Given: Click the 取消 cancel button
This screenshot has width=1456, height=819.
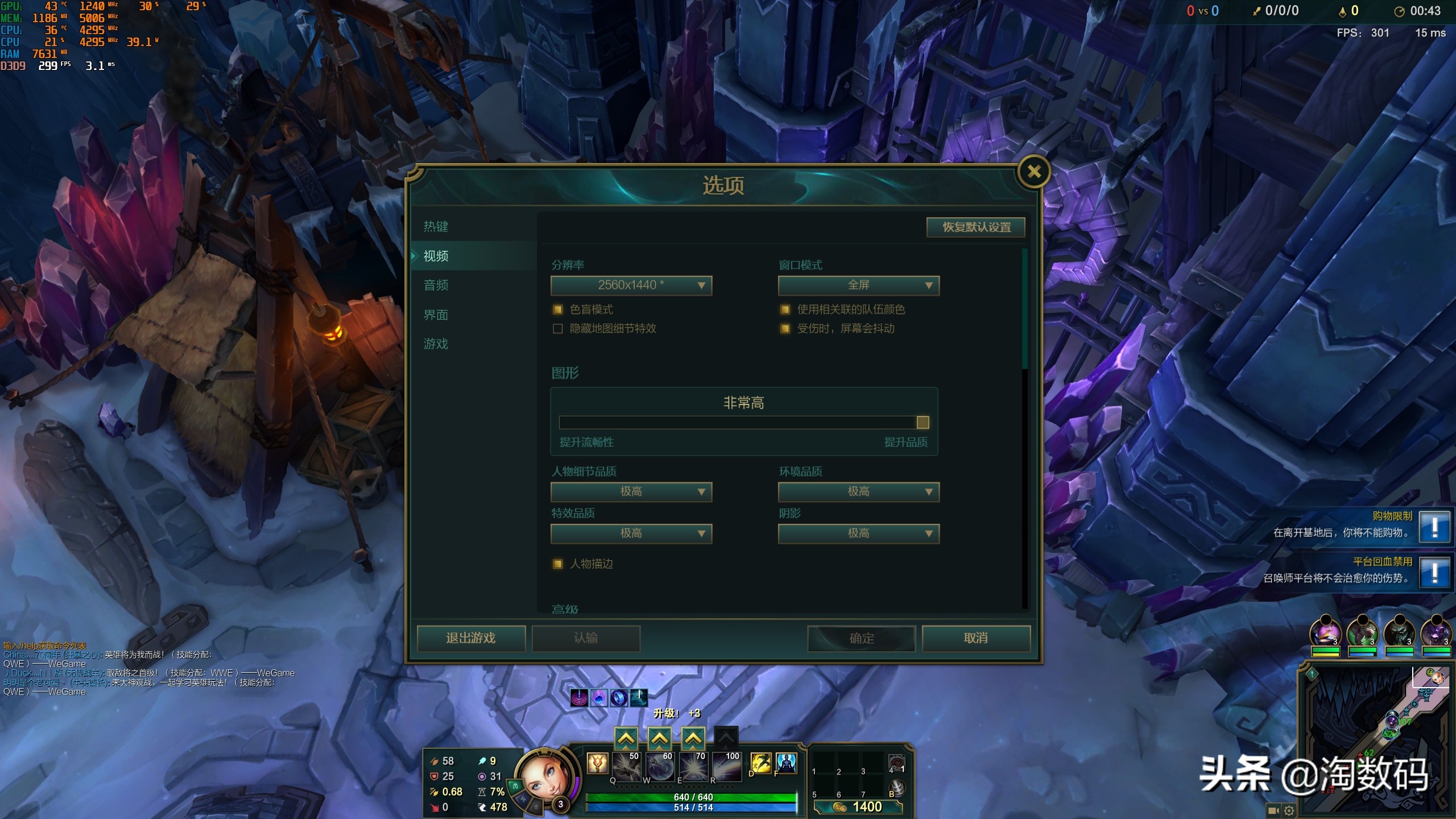Looking at the screenshot, I should (976, 638).
